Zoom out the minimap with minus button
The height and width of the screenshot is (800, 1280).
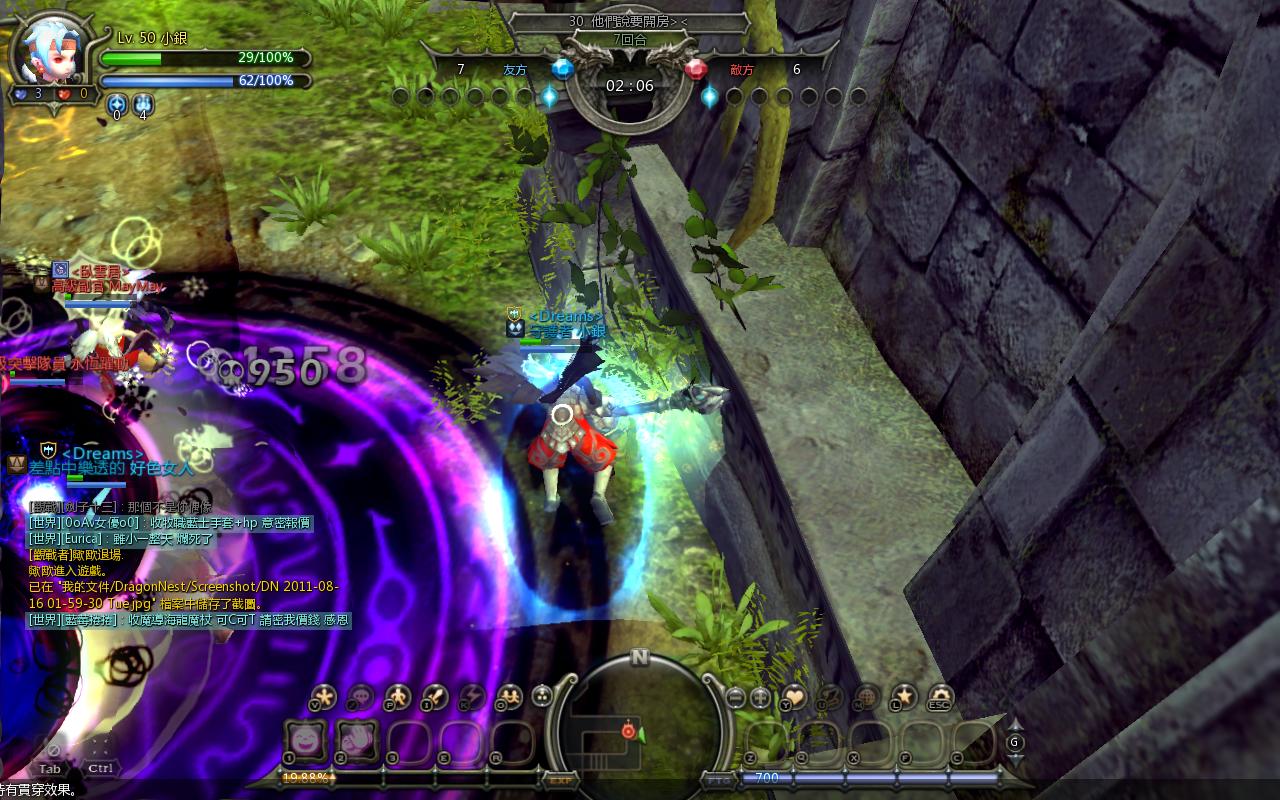736,698
